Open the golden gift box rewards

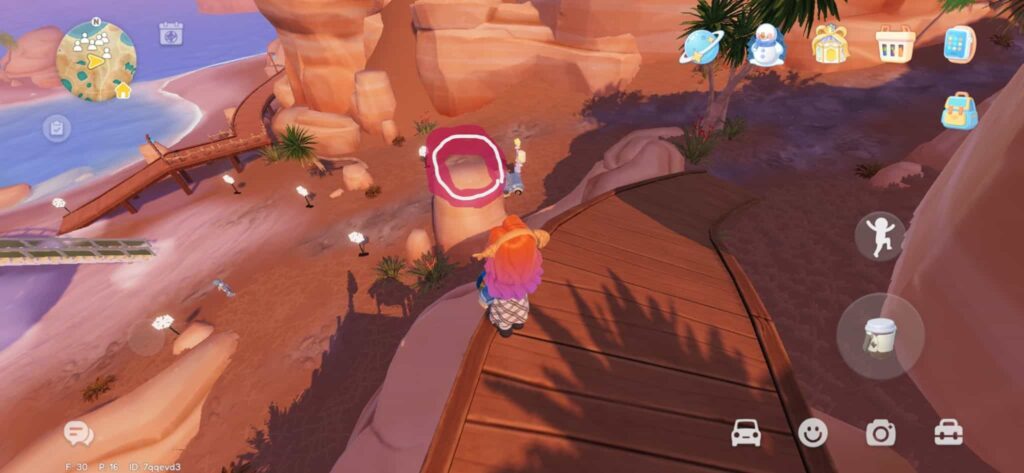coord(829,44)
